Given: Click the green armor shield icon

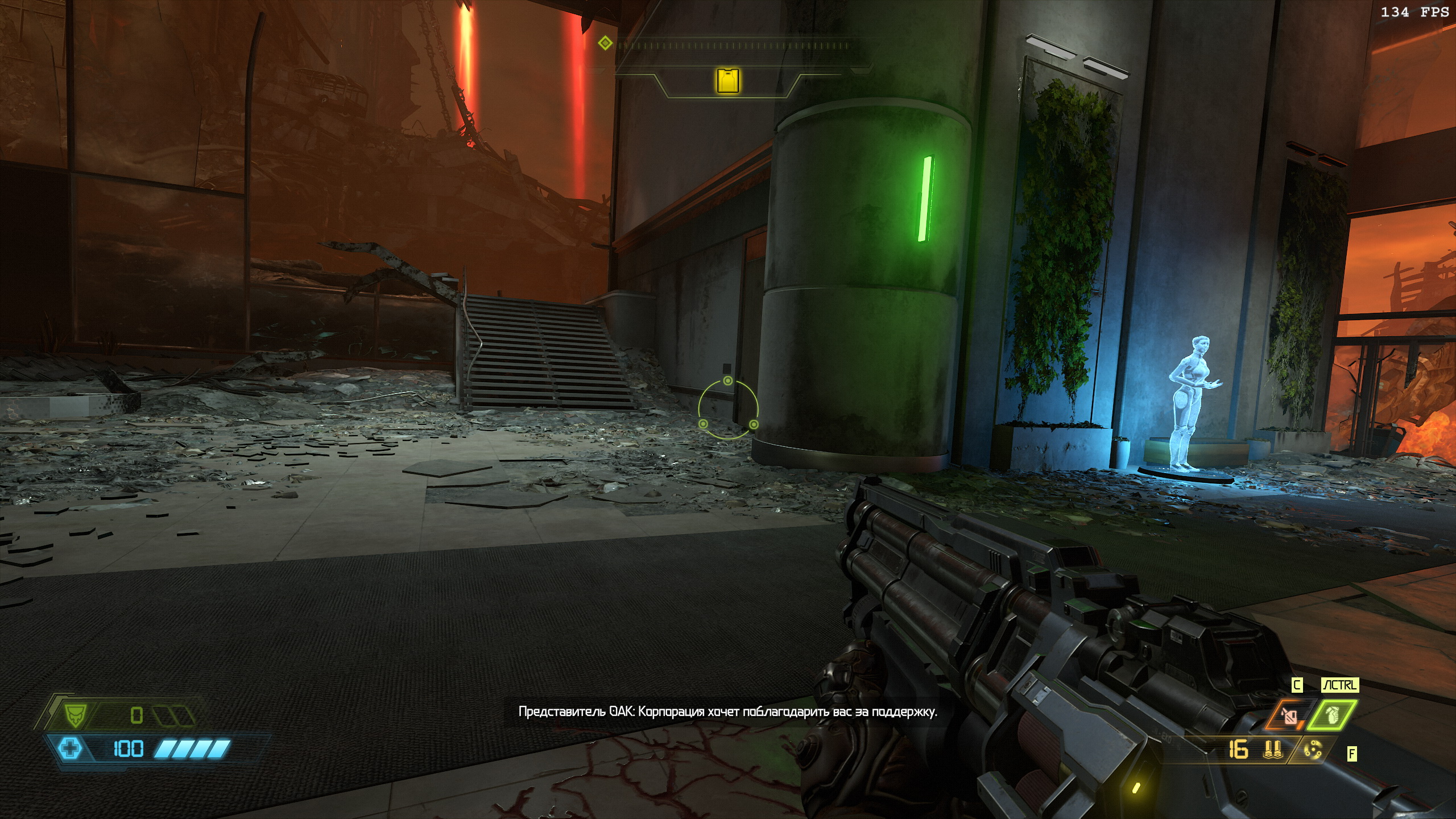Looking at the screenshot, I should tap(74, 715).
